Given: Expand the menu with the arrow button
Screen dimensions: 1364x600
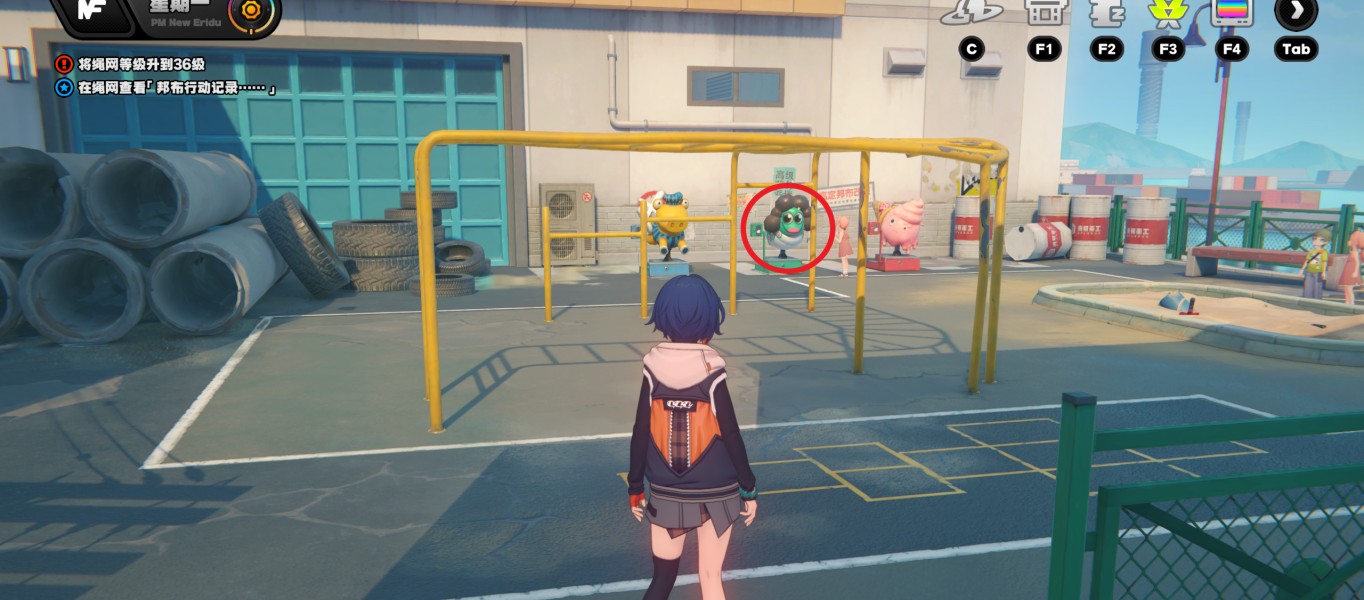Looking at the screenshot, I should 1296,12.
